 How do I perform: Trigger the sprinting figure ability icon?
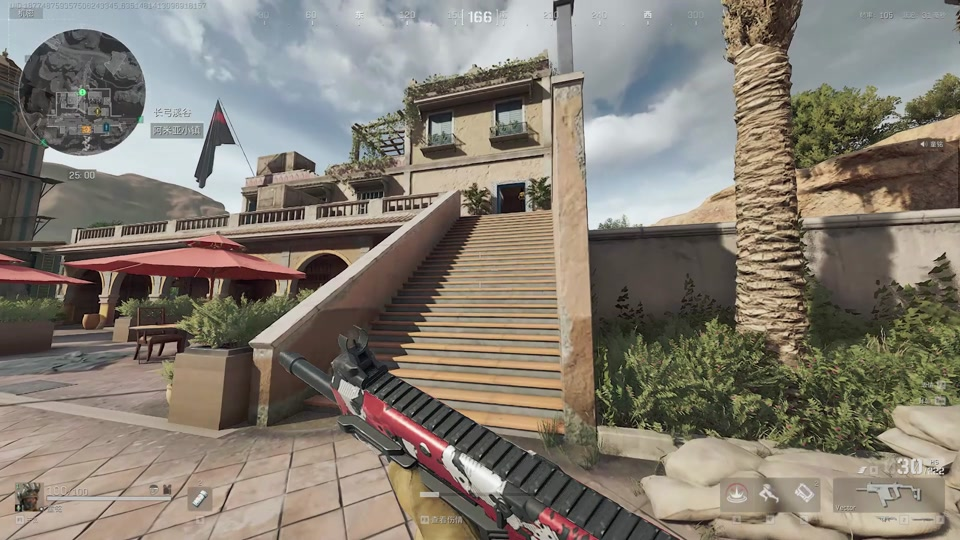click(769, 494)
